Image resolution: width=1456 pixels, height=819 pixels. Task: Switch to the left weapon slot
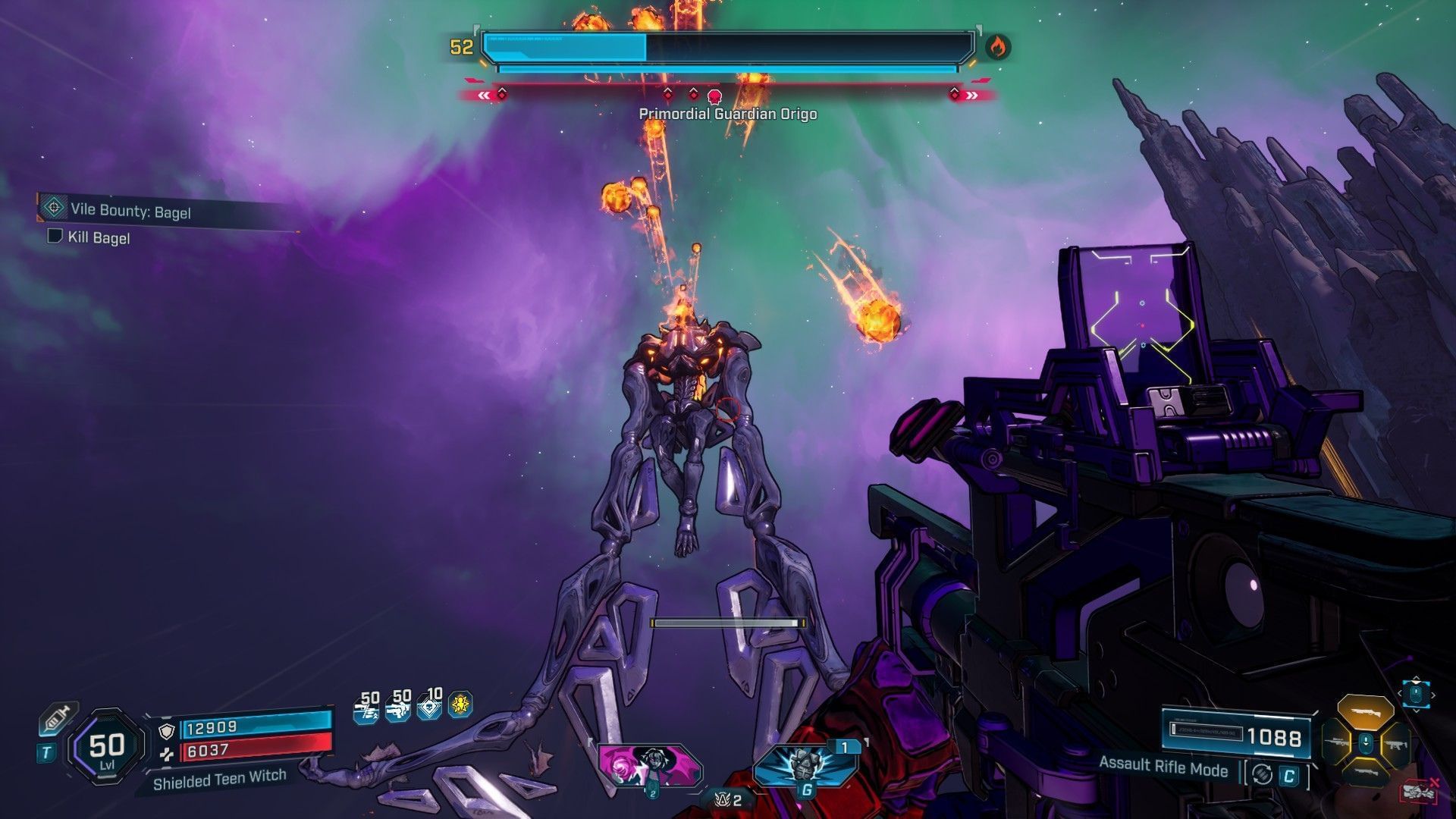(1338, 742)
